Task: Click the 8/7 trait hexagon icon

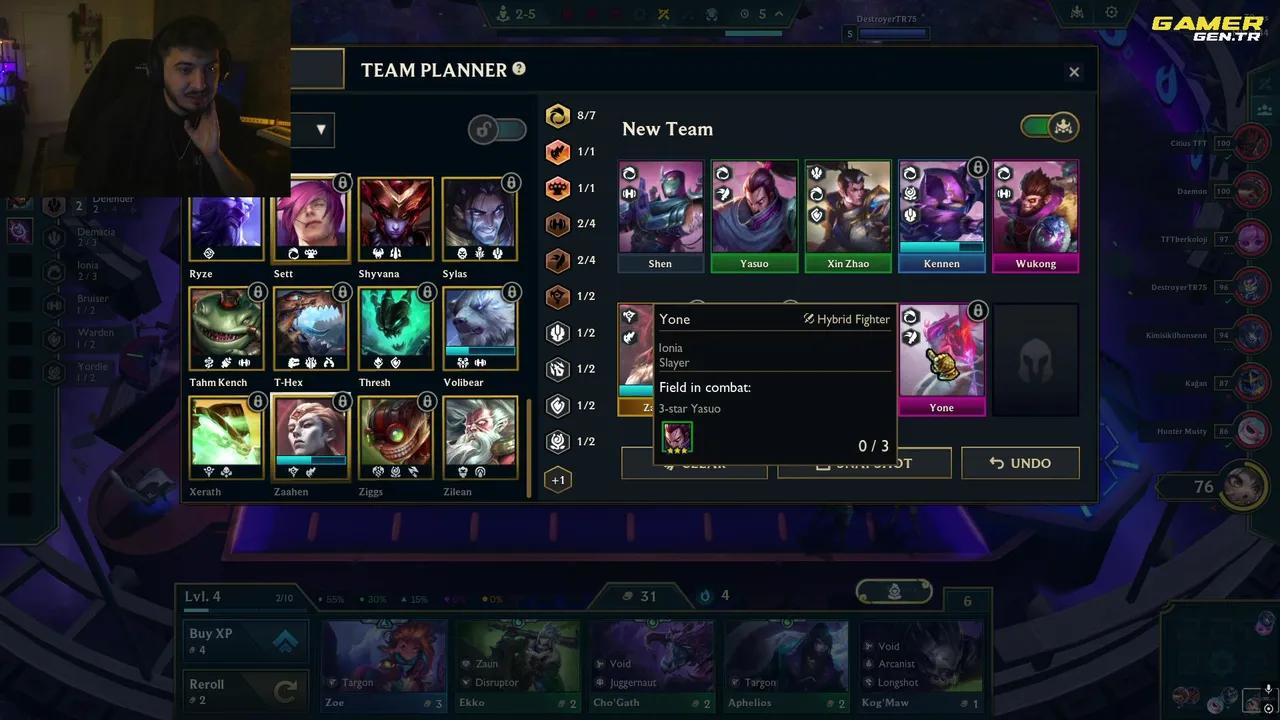Action: [558, 115]
